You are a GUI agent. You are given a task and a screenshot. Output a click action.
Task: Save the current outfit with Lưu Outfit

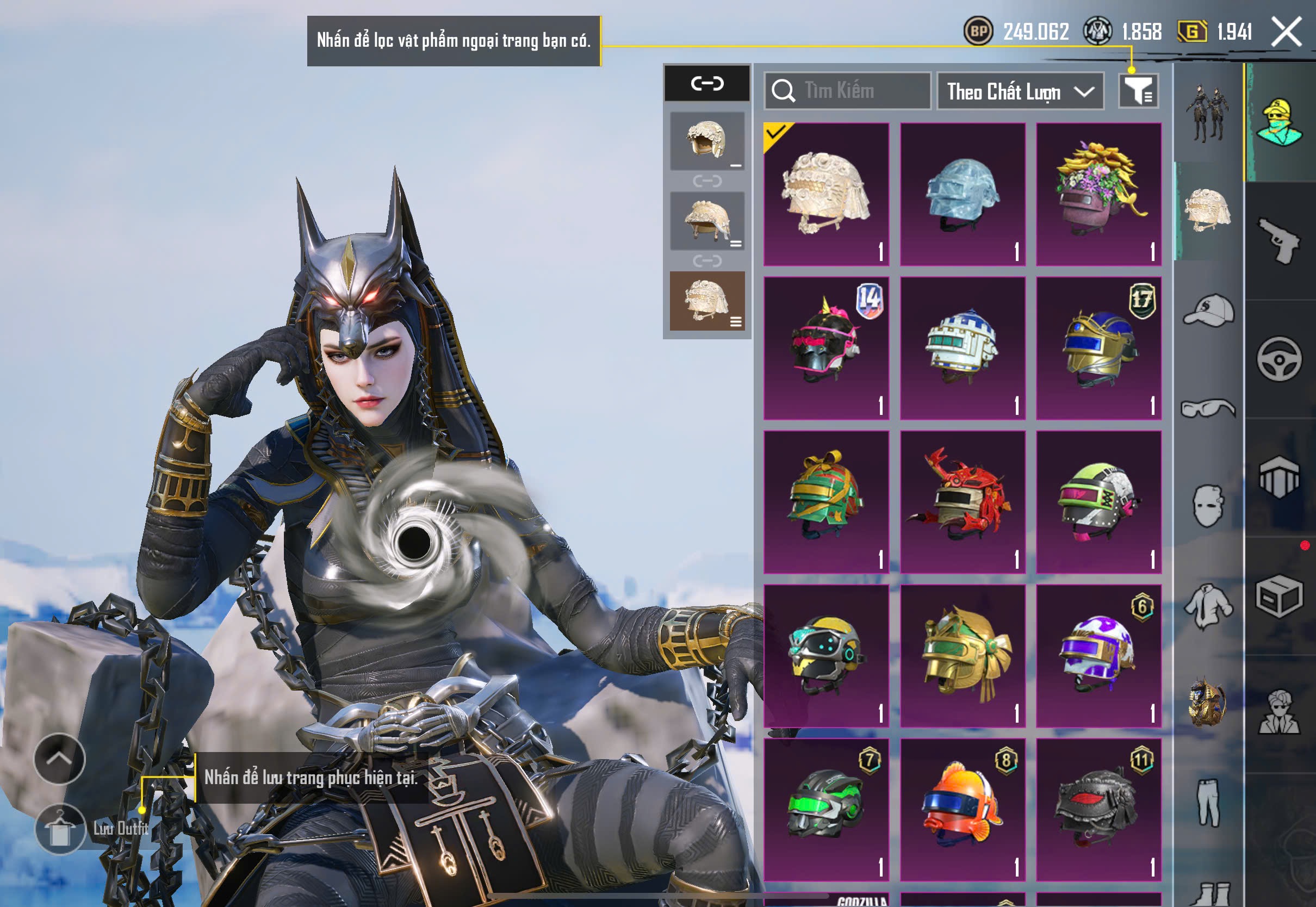60,829
